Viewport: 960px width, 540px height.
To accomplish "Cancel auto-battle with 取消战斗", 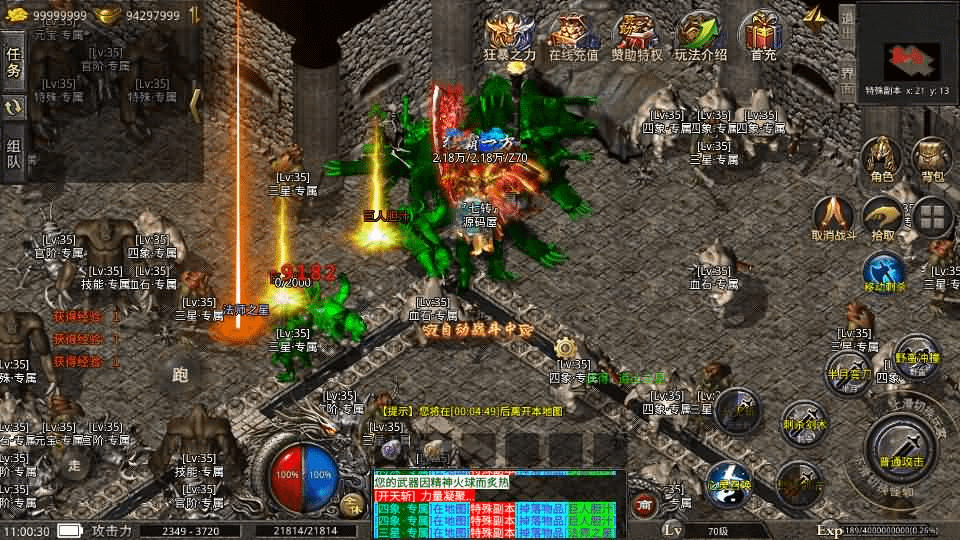I will tap(832, 218).
